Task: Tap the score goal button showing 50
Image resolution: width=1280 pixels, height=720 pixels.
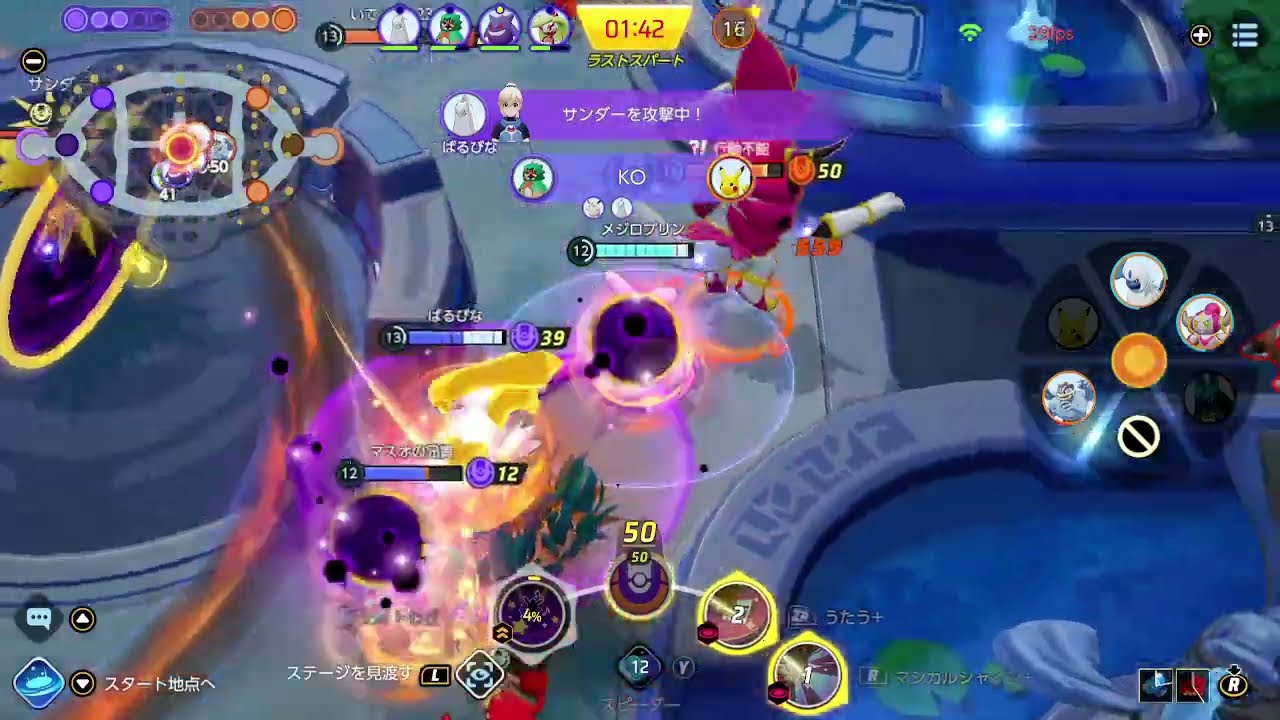Action: pyautogui.click(x=639, y=587)
